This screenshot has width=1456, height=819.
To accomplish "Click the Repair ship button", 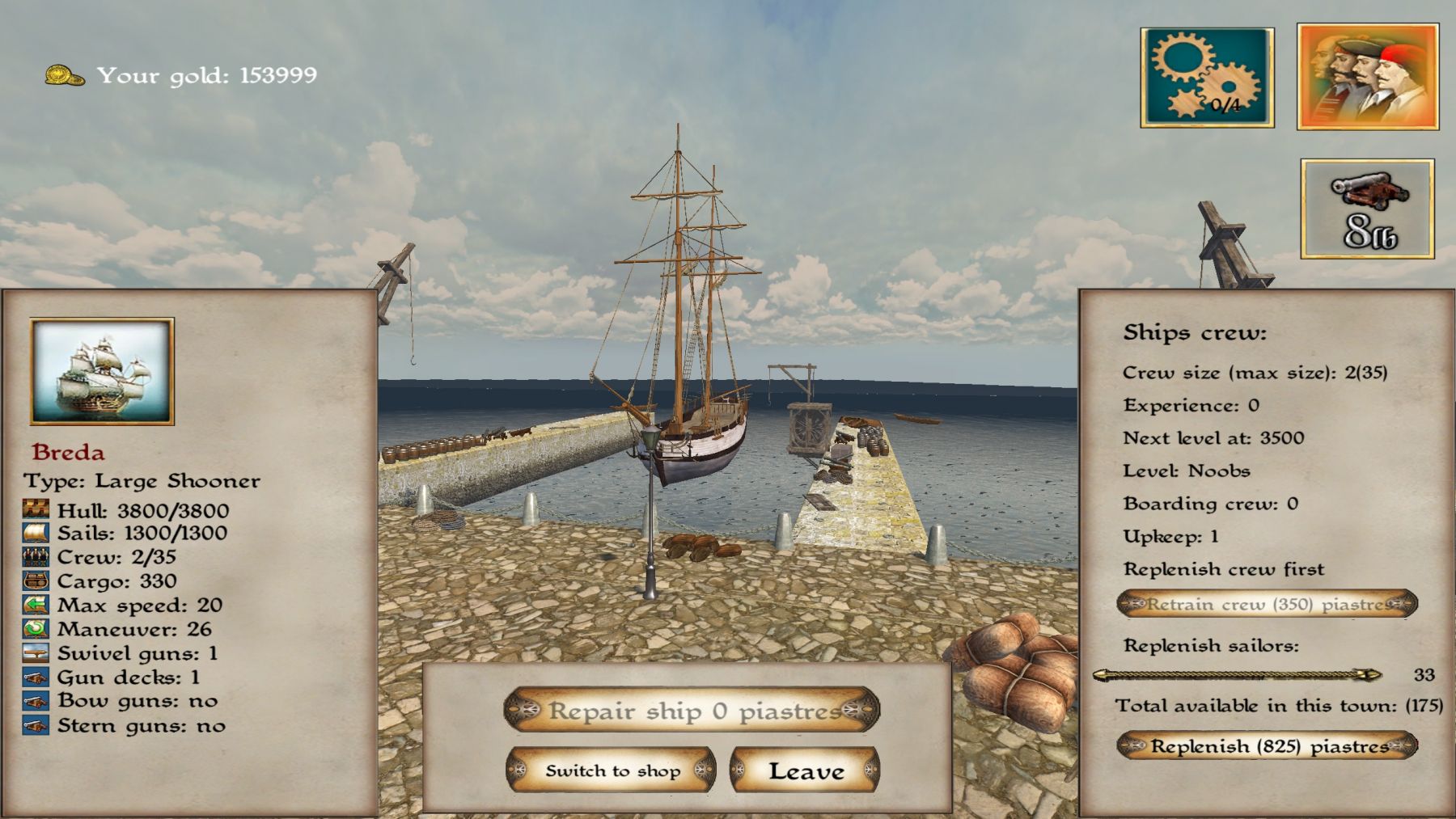I will click(x=692, y=711).
